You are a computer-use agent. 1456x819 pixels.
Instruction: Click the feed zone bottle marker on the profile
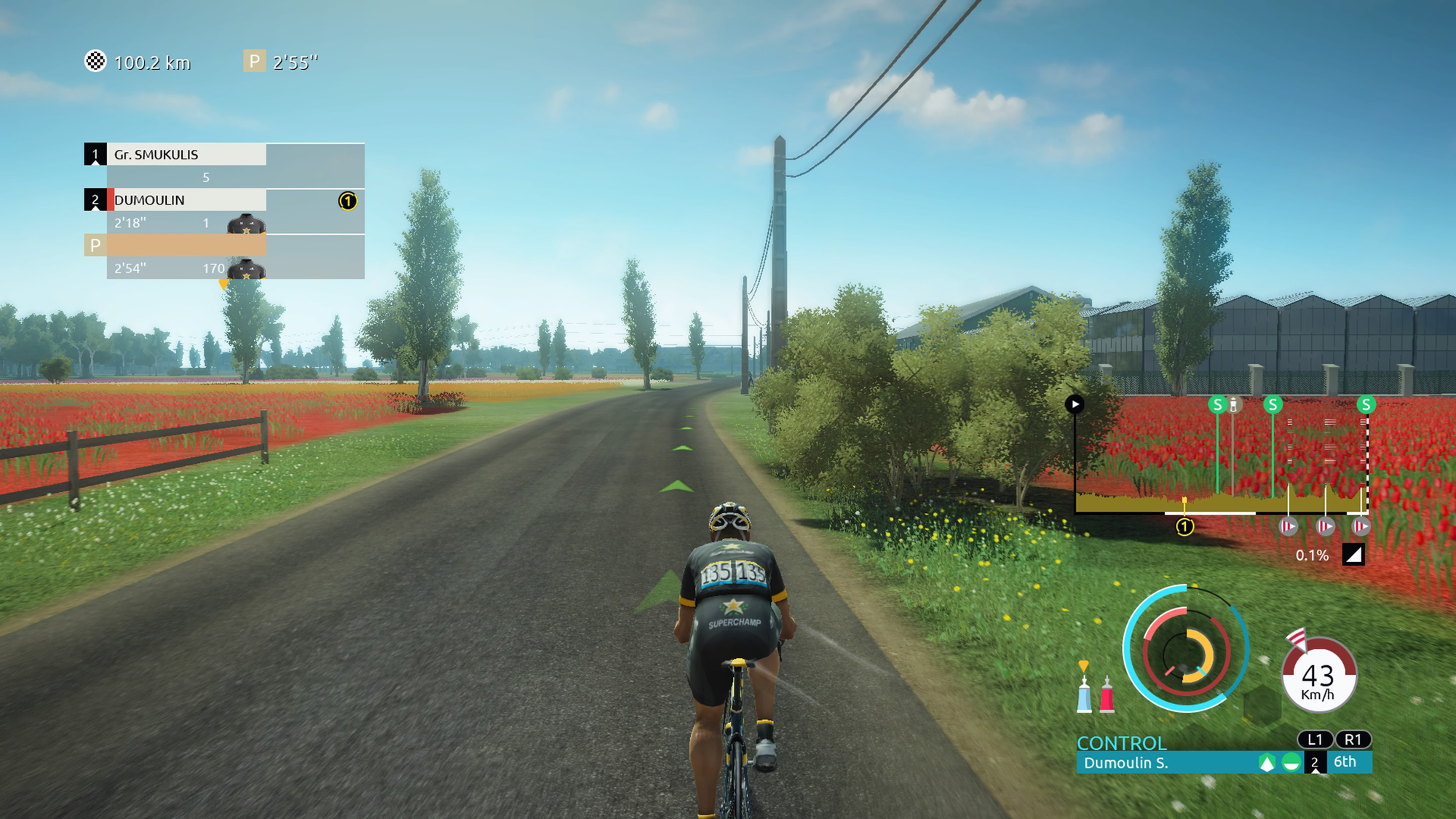(x=1234, y=405)
